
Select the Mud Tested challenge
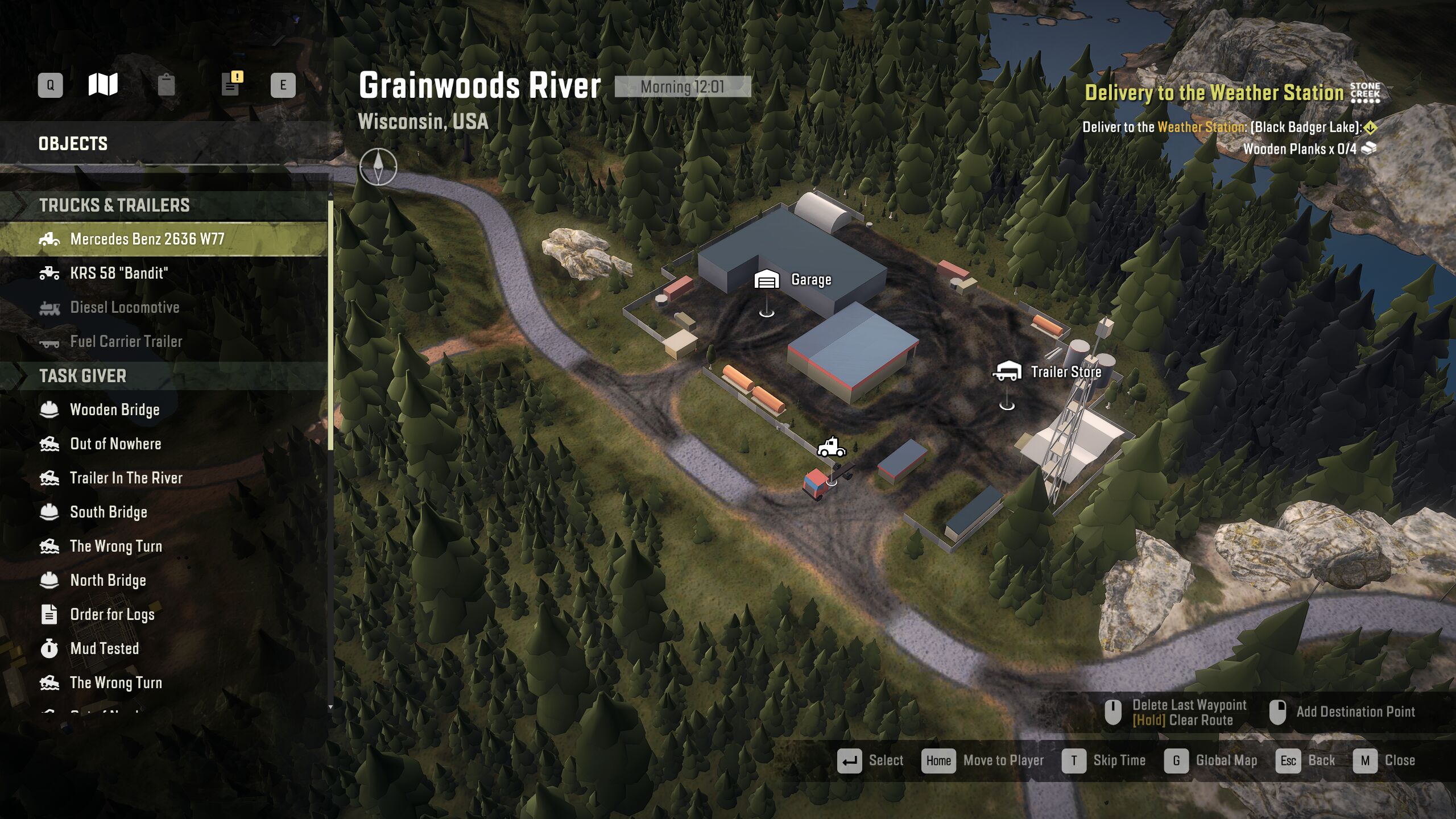[104, 649]
